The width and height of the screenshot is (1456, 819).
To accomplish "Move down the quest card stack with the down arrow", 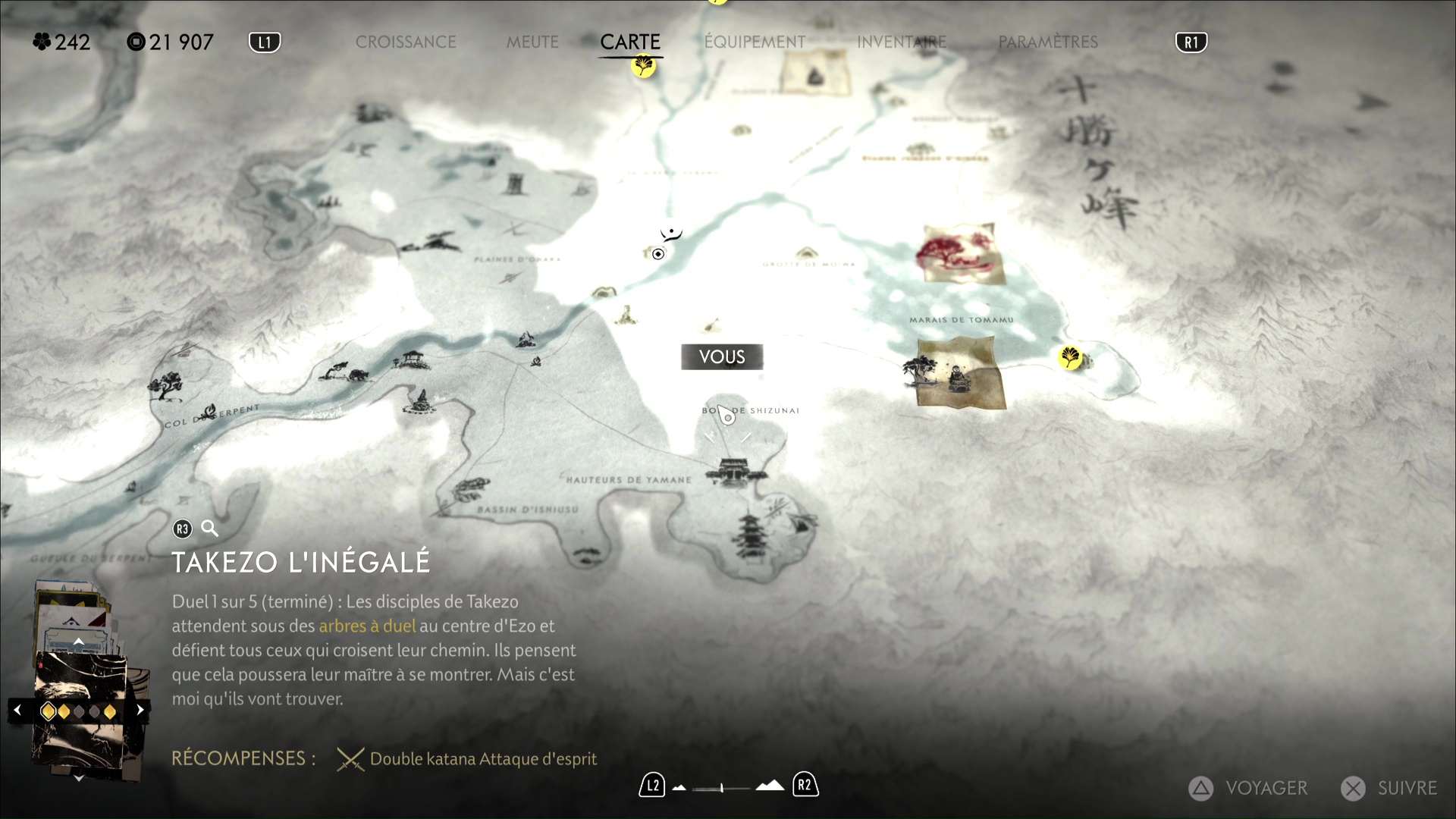I will [78, 778].
